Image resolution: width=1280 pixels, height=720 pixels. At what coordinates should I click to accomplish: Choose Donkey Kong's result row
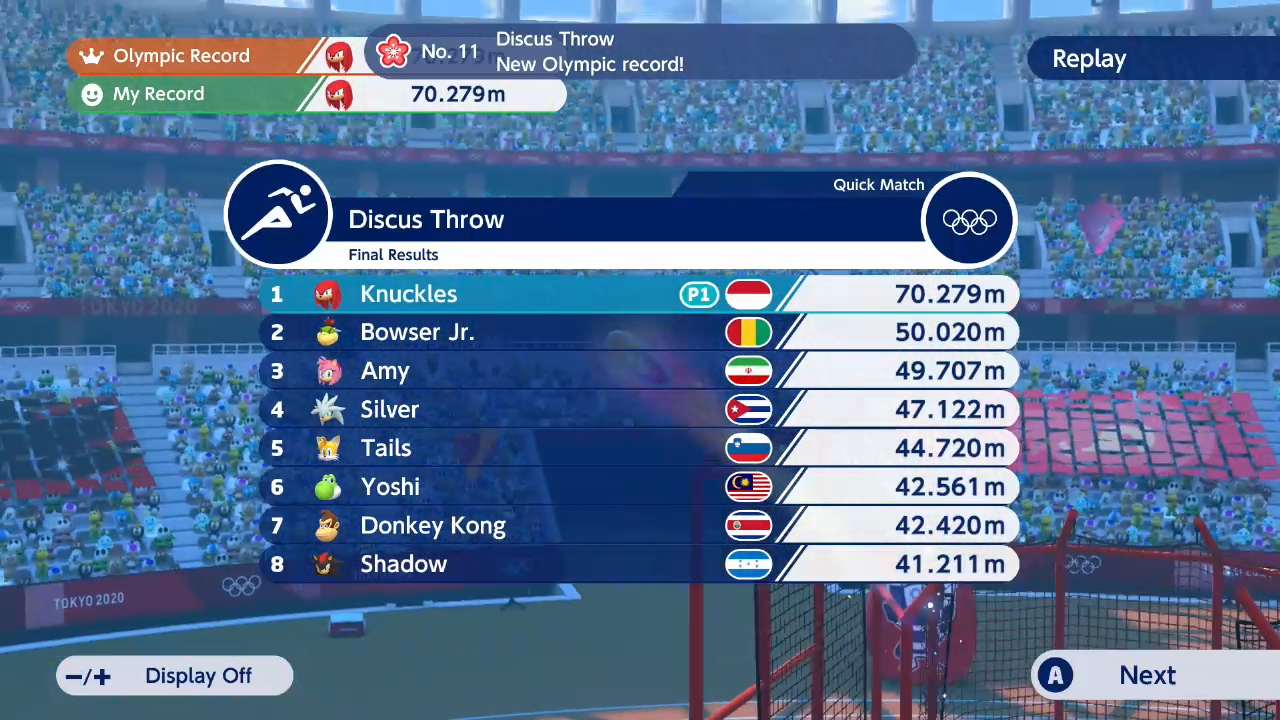click(x=638, y=526)
